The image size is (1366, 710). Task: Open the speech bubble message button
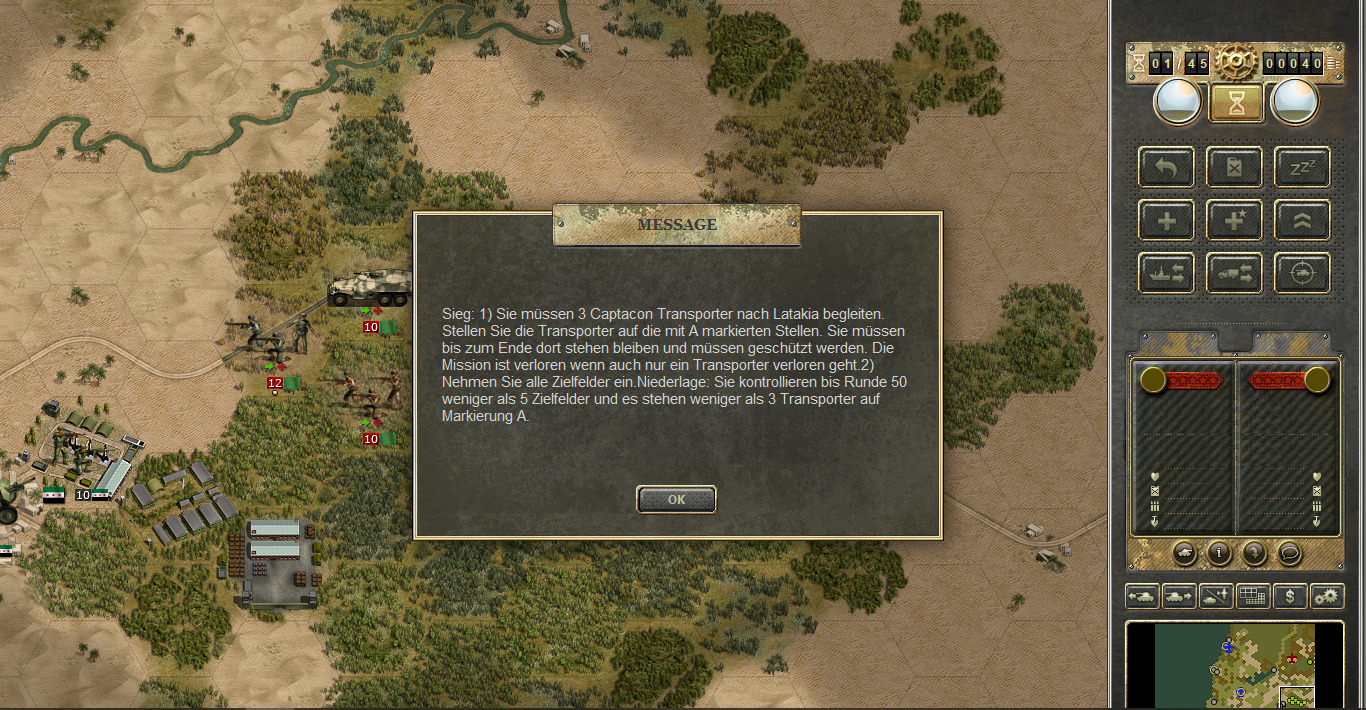pos(1289,552)
